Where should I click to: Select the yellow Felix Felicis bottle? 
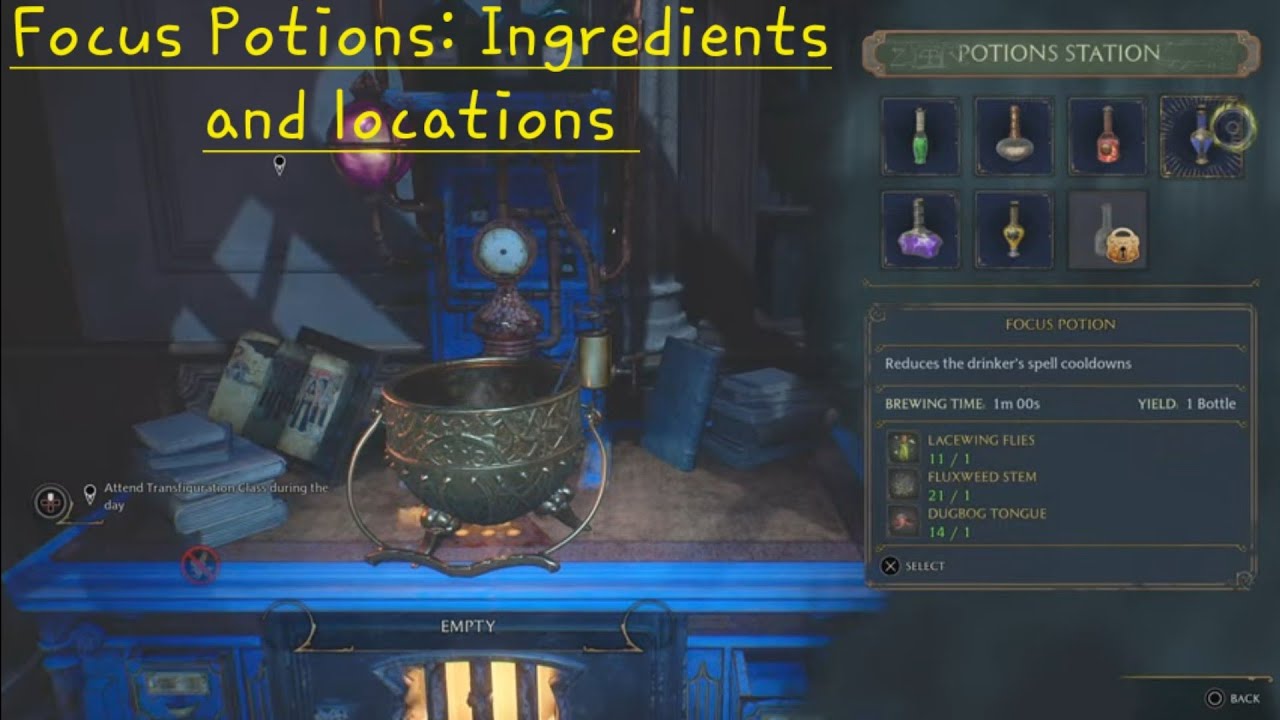click(1014, 231)
